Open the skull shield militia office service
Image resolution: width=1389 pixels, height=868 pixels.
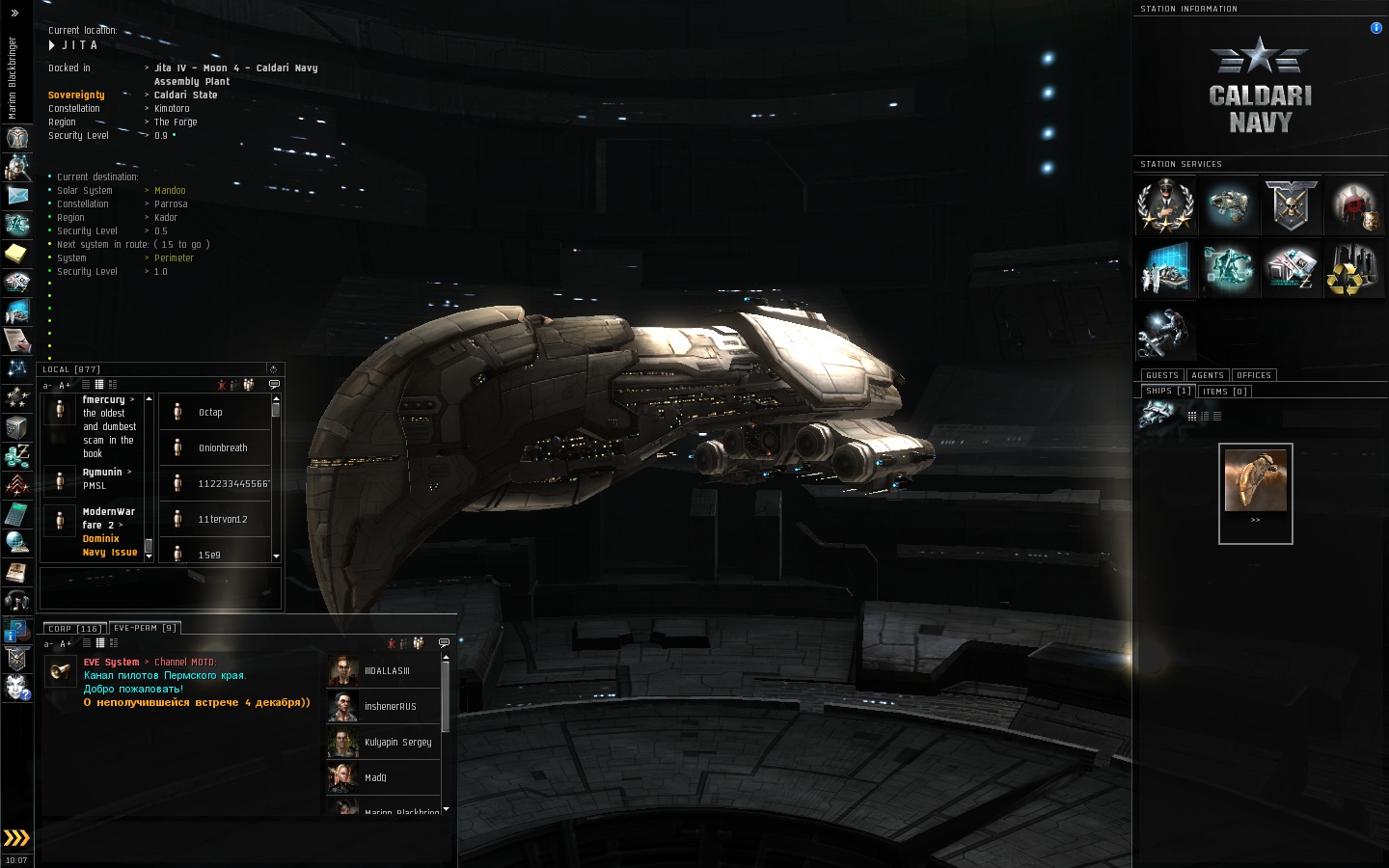1291,205
